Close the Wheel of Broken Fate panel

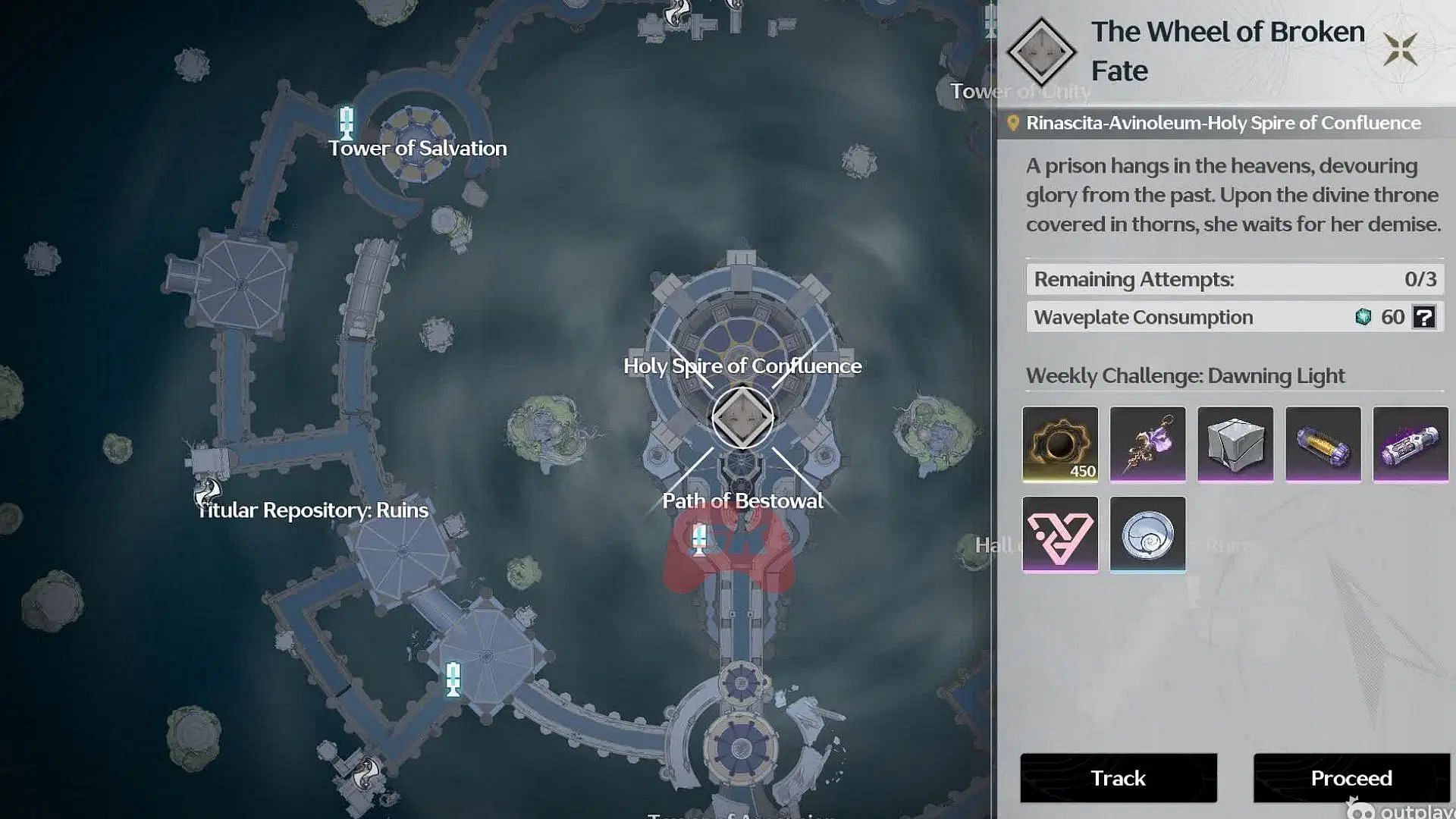click(x=1400, y=50)
